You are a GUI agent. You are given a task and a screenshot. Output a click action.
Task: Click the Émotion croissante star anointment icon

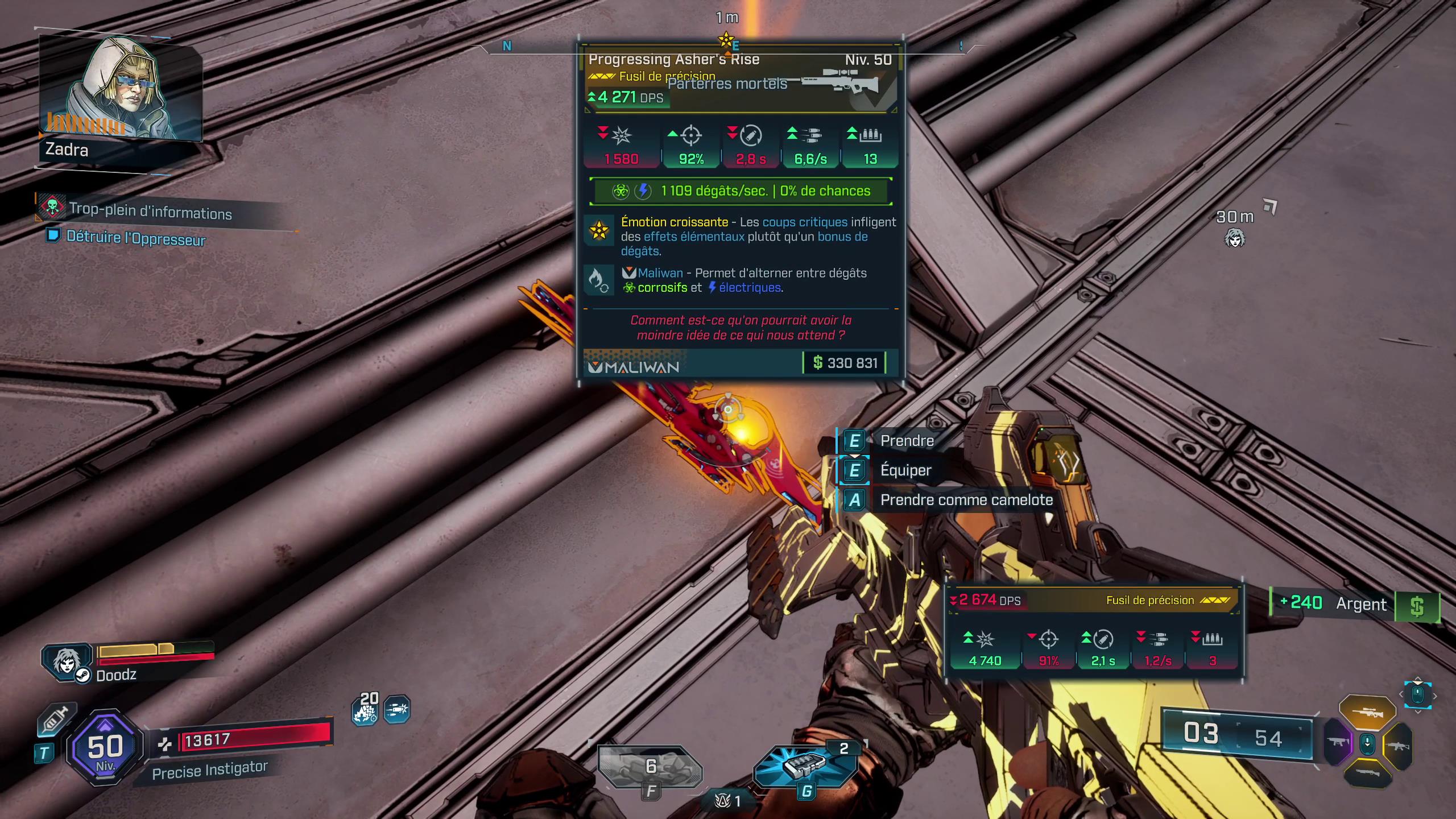point(599,231)
